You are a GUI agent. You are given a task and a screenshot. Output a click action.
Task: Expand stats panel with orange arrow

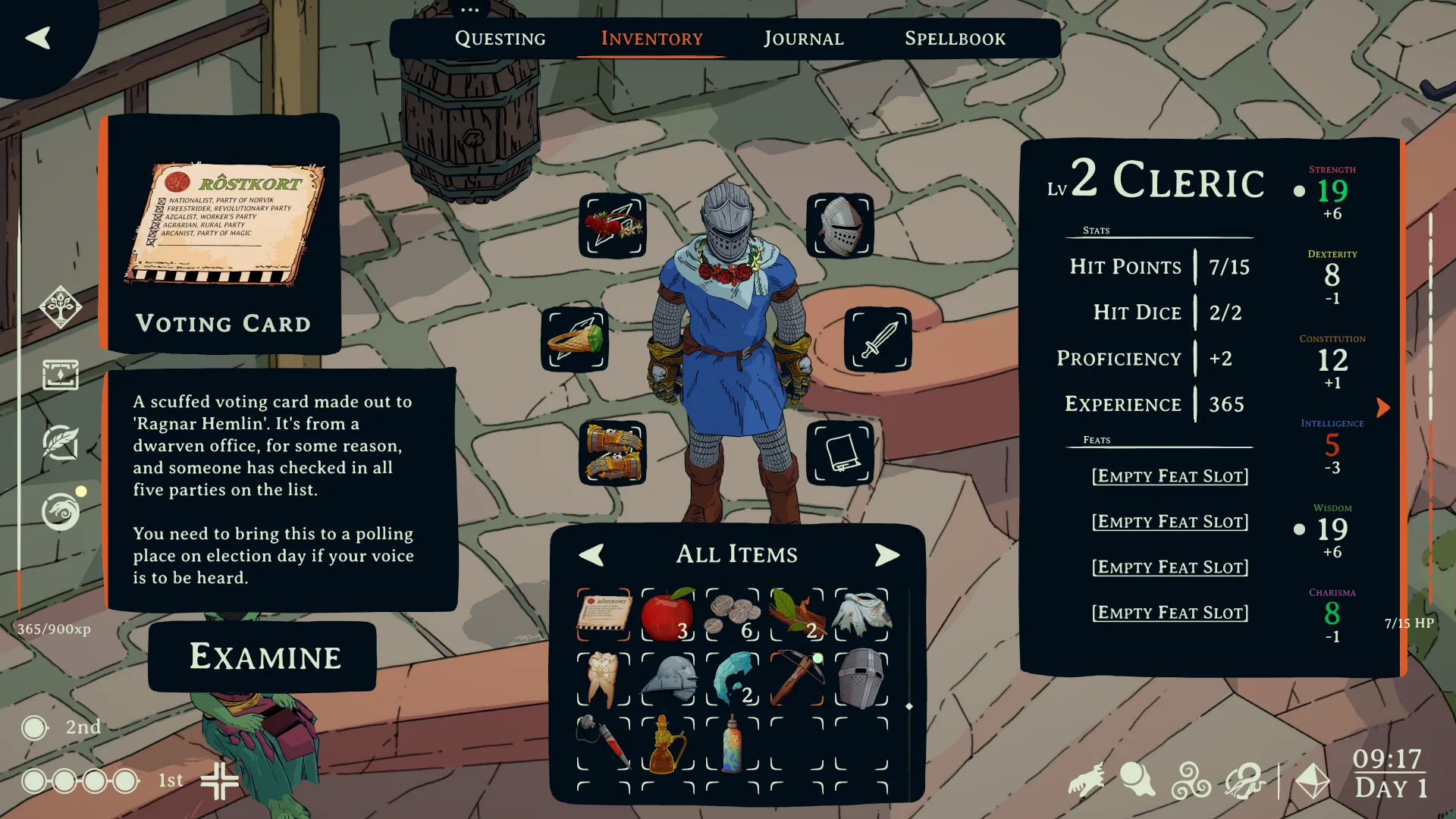(x=1383, y=408)
